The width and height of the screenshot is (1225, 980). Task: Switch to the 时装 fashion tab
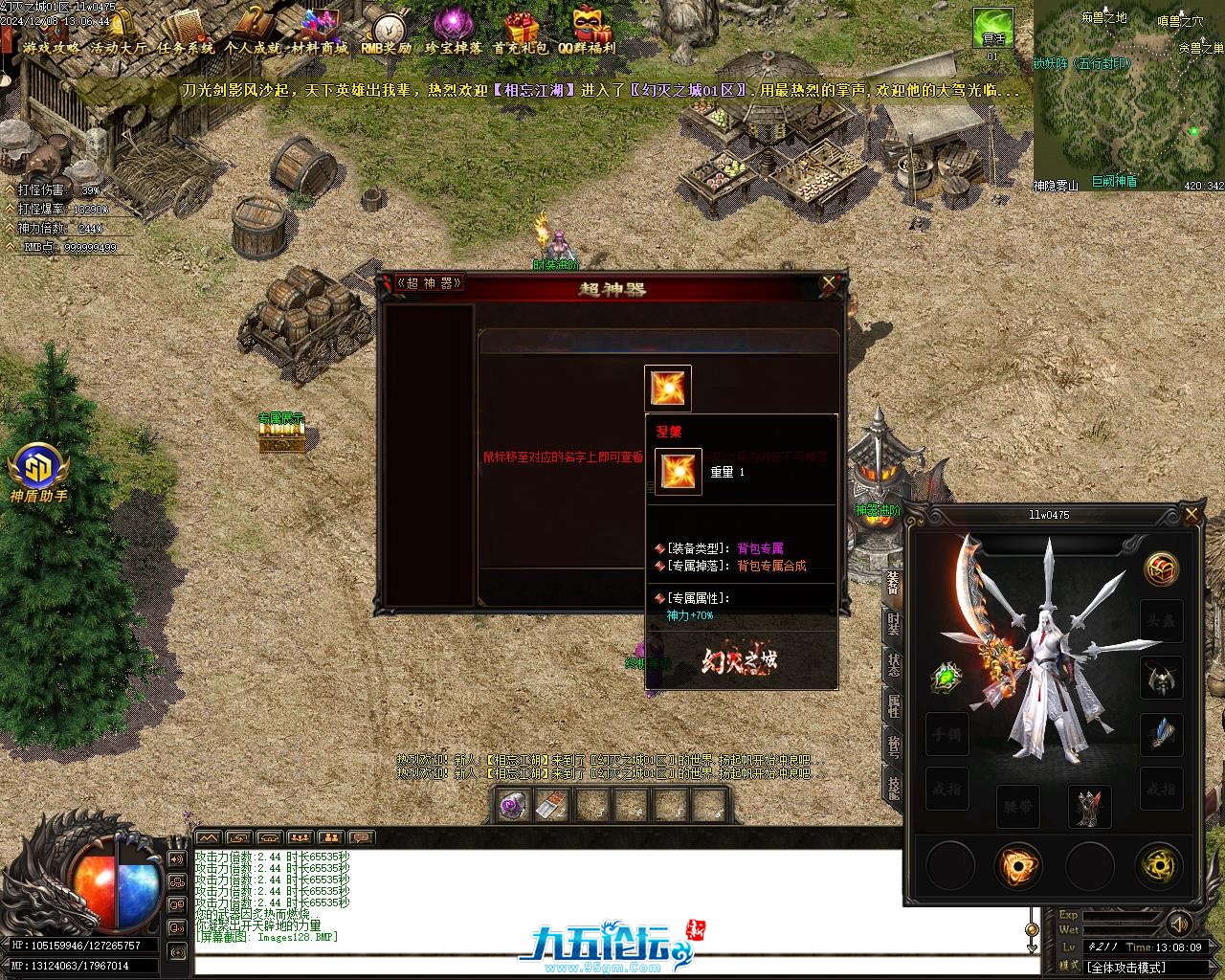(892, 625)
